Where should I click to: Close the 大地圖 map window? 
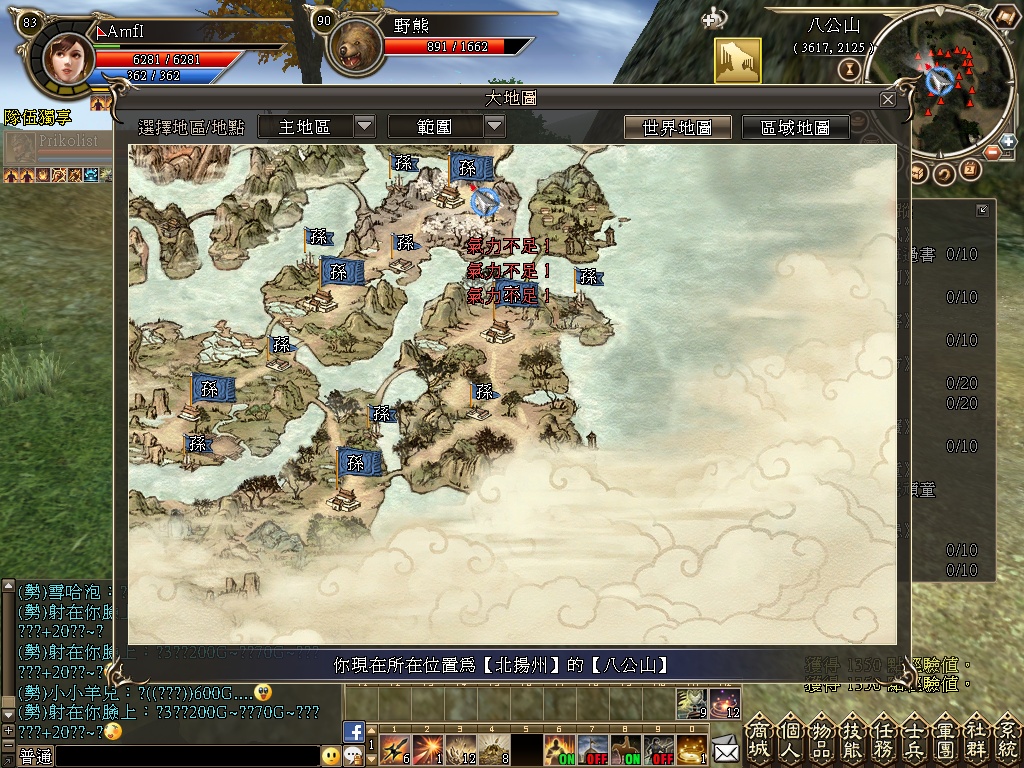pos(887,99)
